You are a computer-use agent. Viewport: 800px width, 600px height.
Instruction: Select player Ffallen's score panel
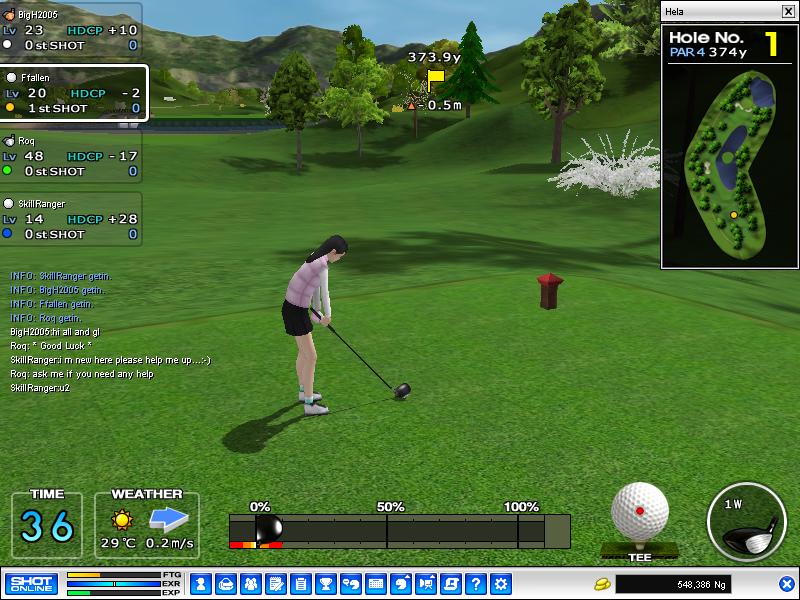[x=74, y=93]
